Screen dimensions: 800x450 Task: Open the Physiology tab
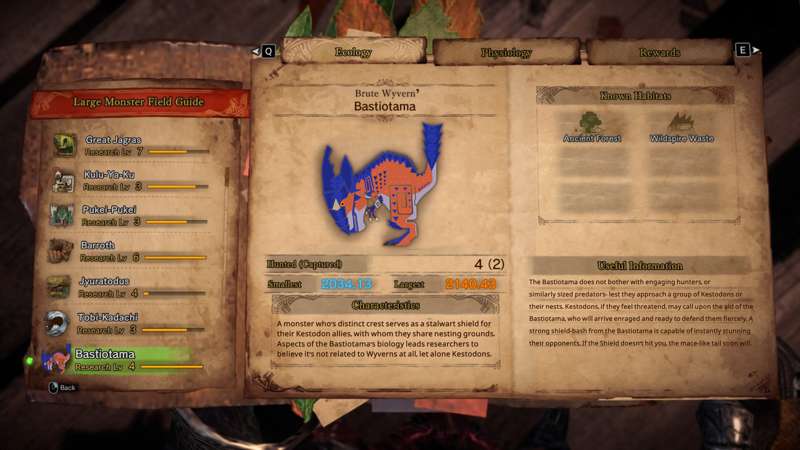(x=507, y=51)
